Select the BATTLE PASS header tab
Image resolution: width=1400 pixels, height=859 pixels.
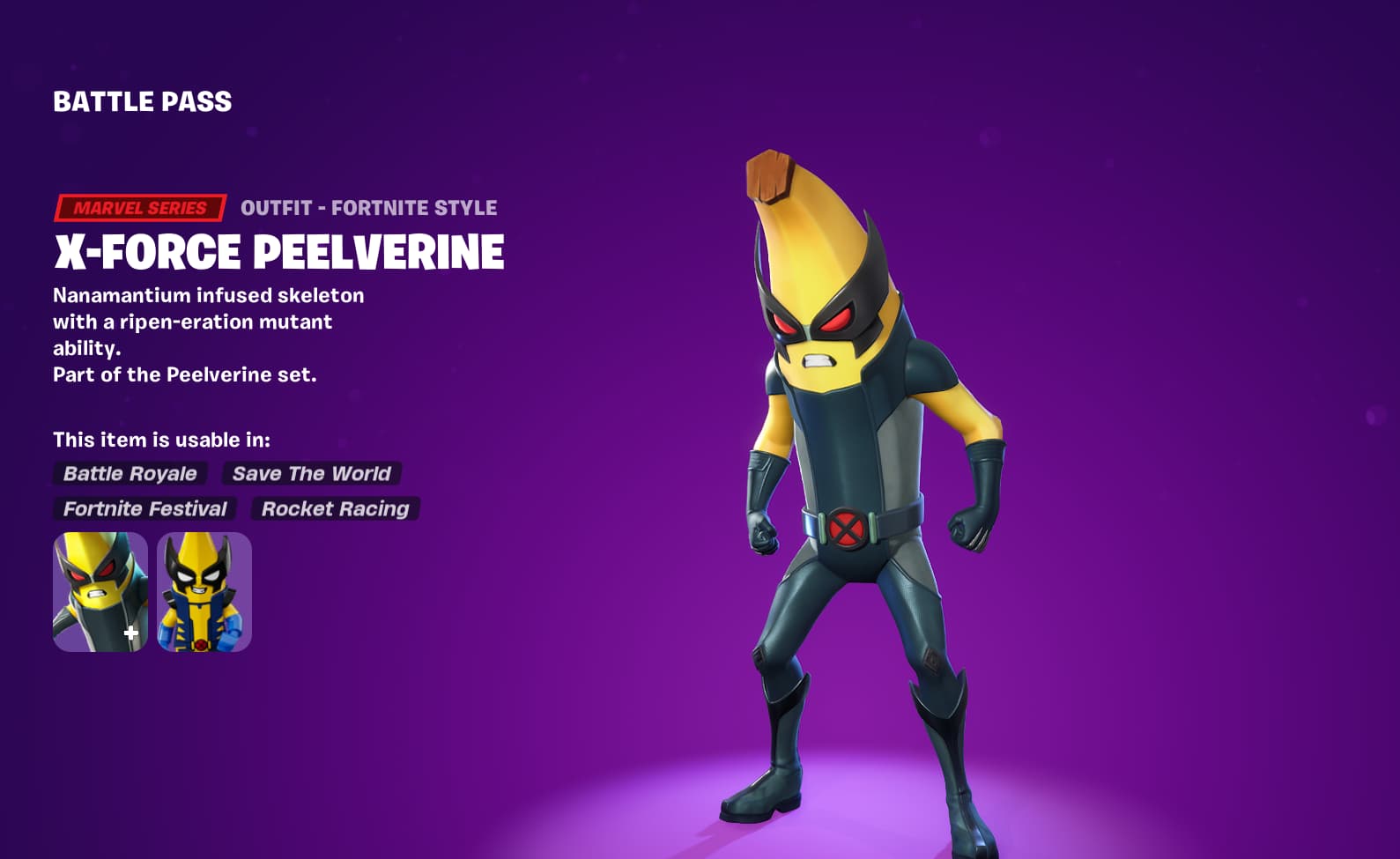(x=141, y=102)
